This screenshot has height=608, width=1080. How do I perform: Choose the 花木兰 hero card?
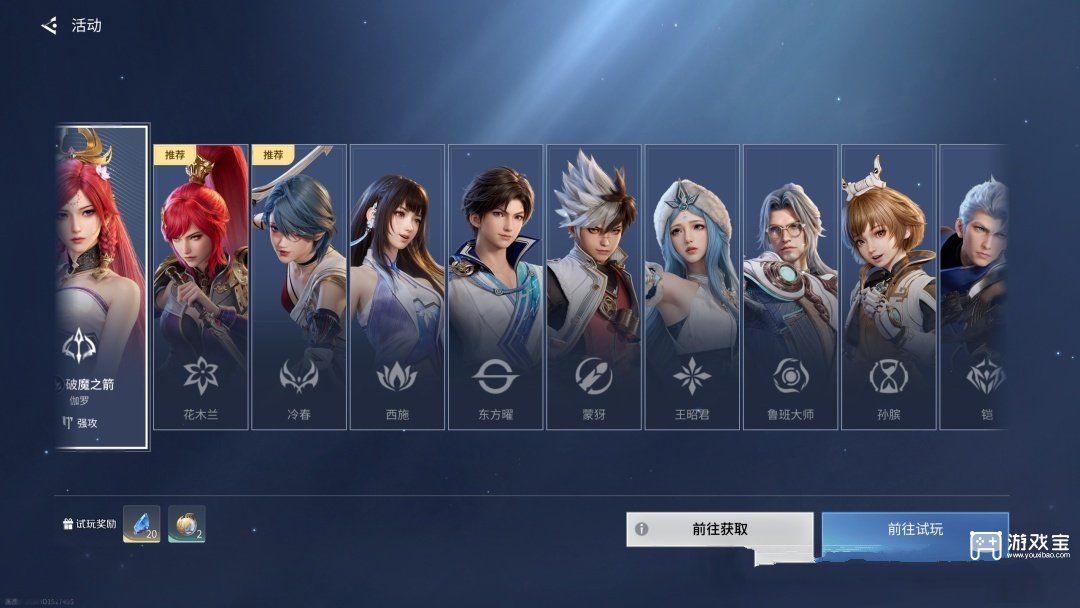tap(200, 286)
